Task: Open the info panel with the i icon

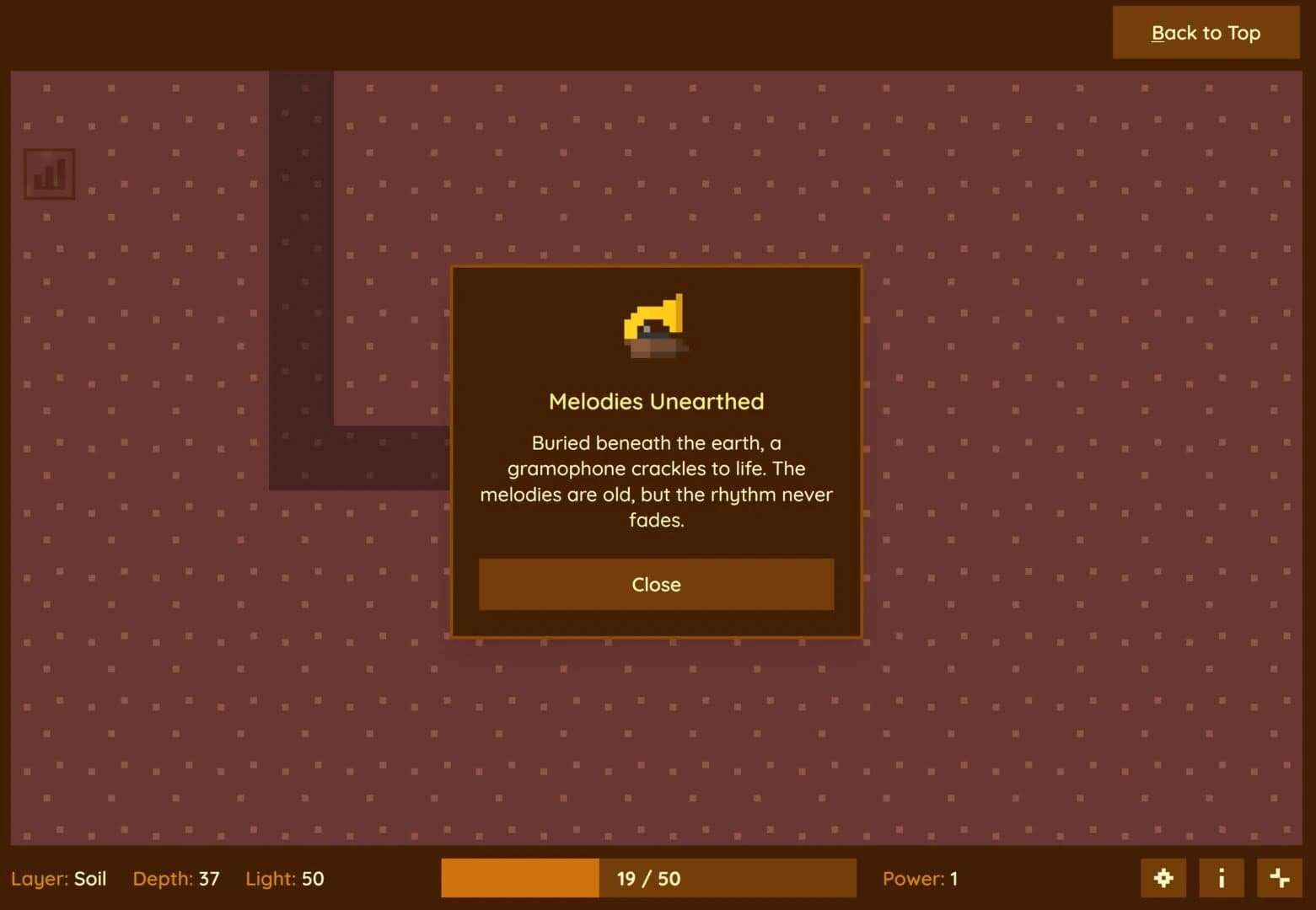Action: 1221,877
